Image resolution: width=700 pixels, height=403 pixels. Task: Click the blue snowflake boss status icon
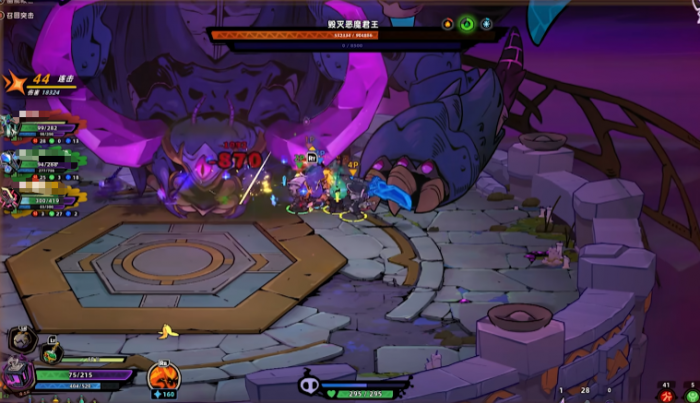click(486, 23)
